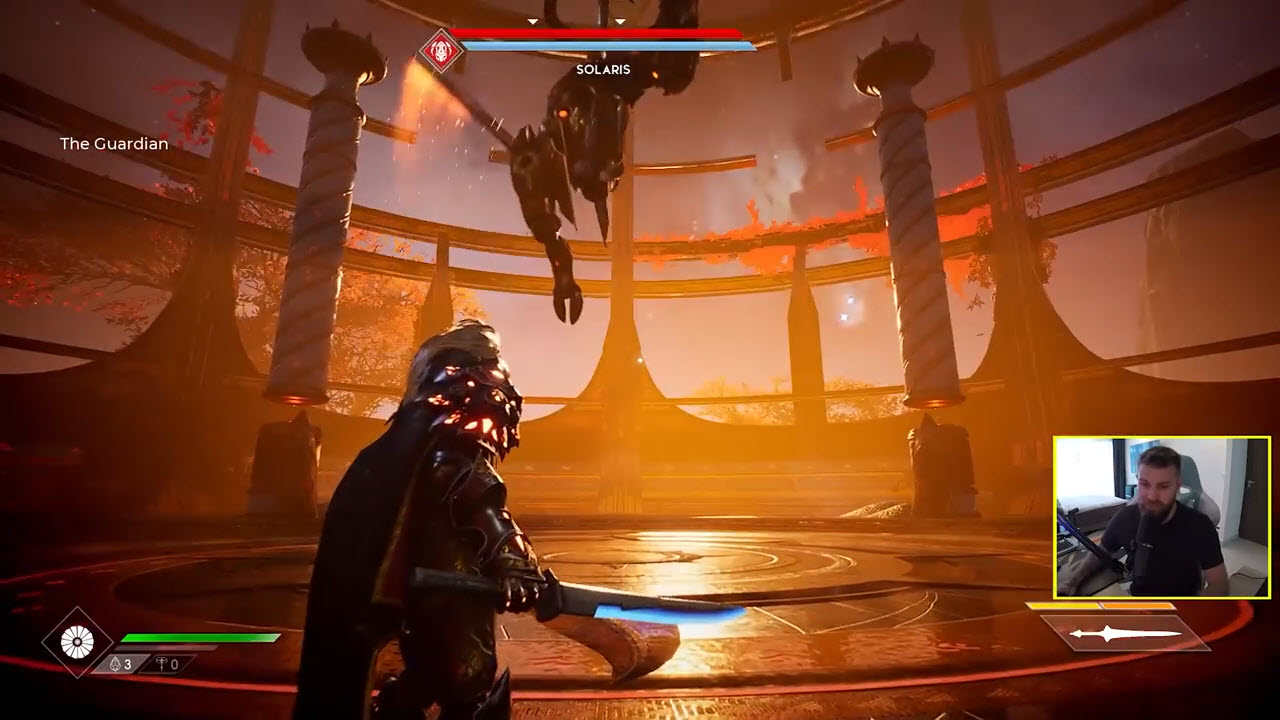
Task: Toggle the right marker arrow above Solaris's health bar
Action: [620, 19]
